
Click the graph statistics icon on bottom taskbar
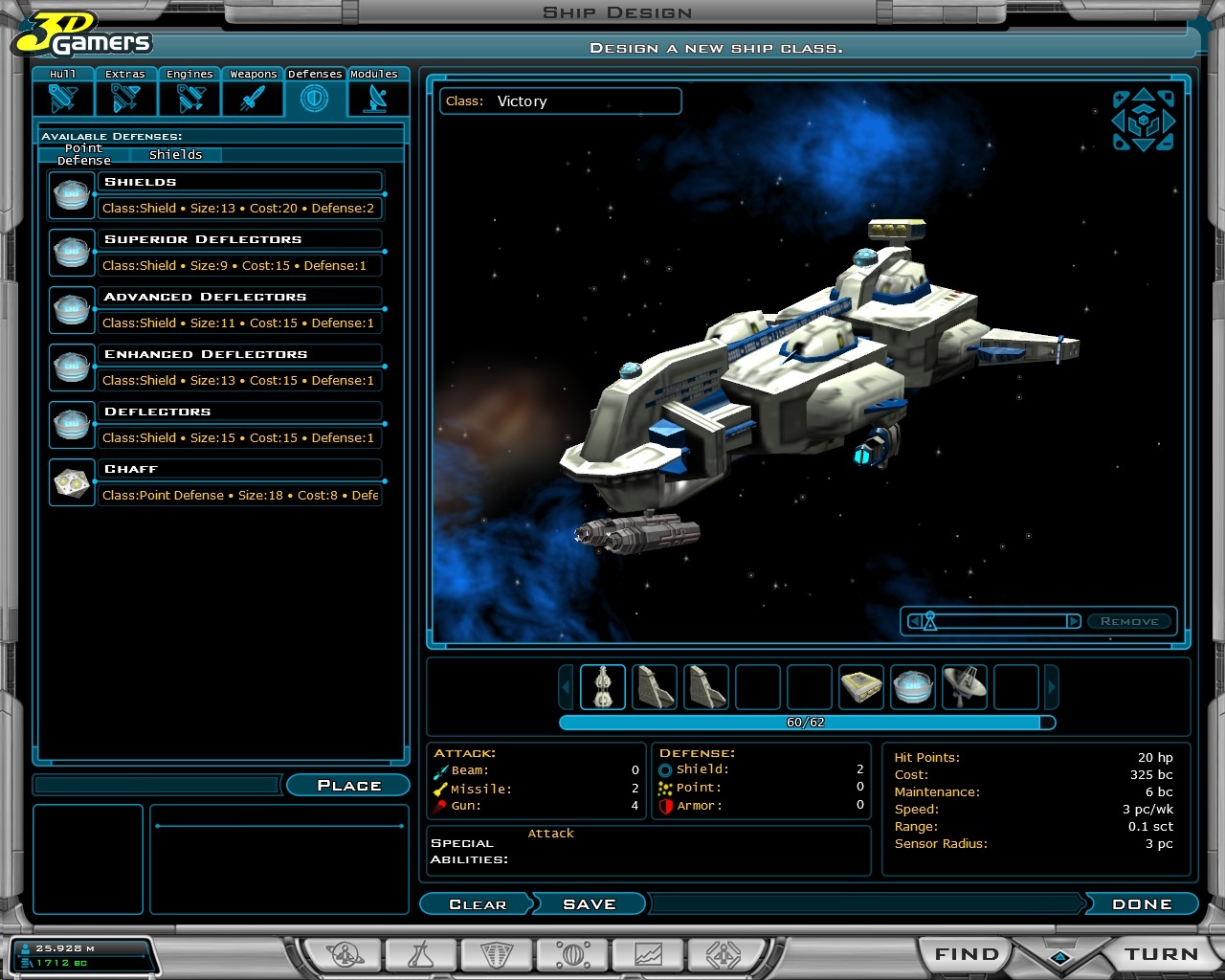point(647,953)
